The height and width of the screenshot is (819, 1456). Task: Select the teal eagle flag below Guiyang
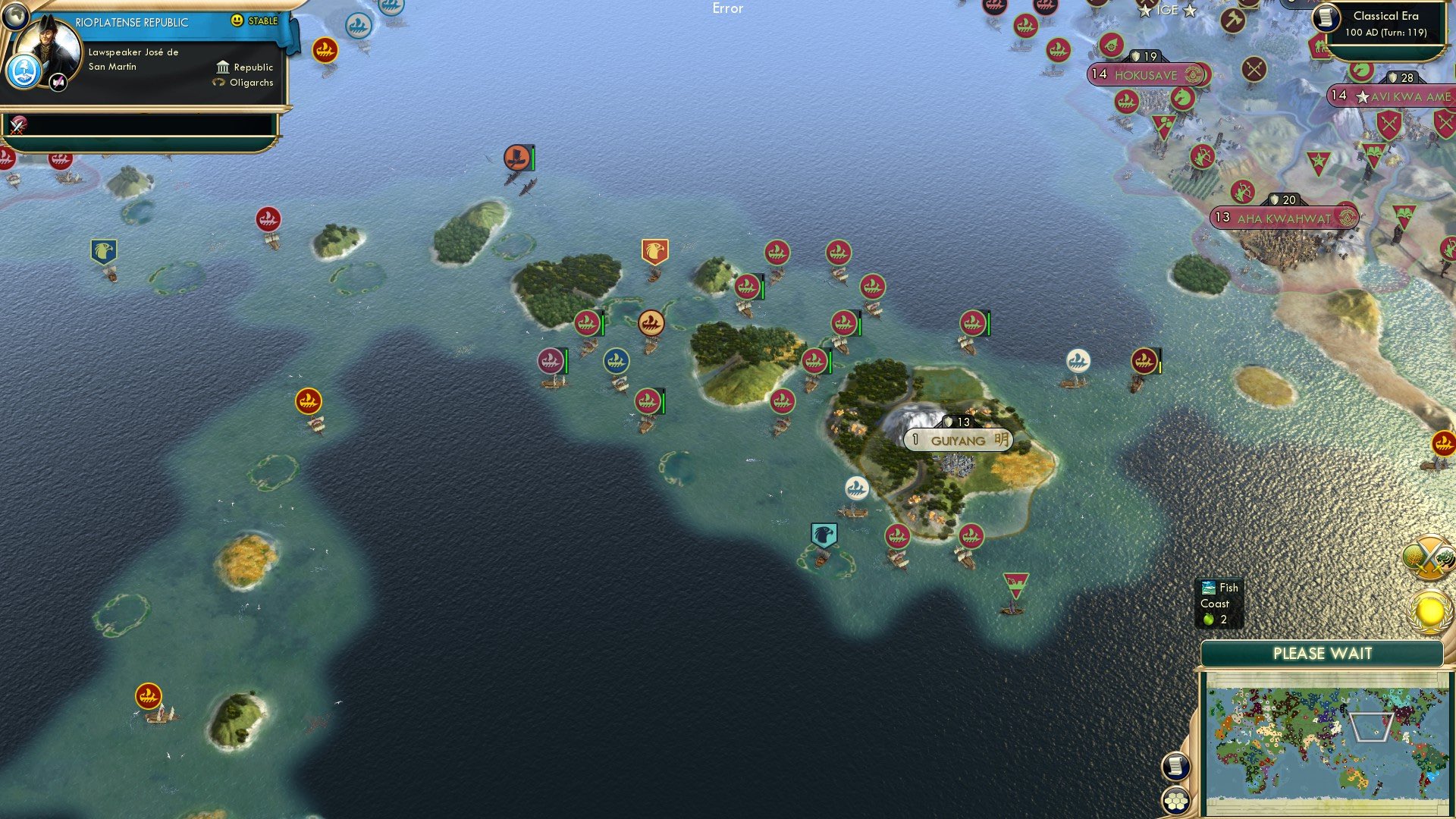[824, 533]
